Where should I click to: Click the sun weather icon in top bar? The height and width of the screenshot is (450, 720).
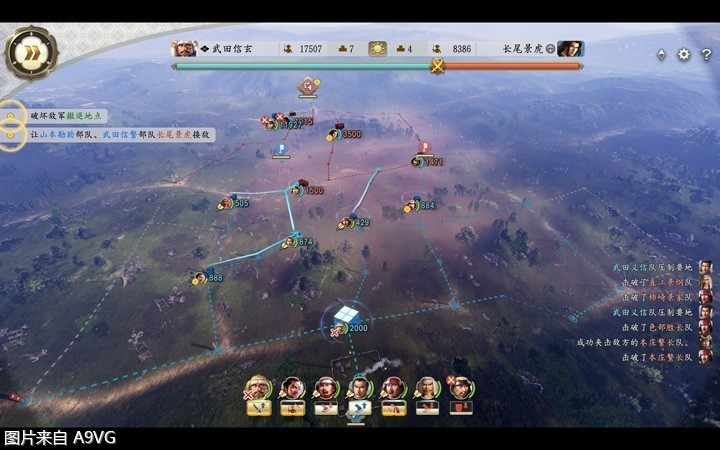click(x=378, y=48)
